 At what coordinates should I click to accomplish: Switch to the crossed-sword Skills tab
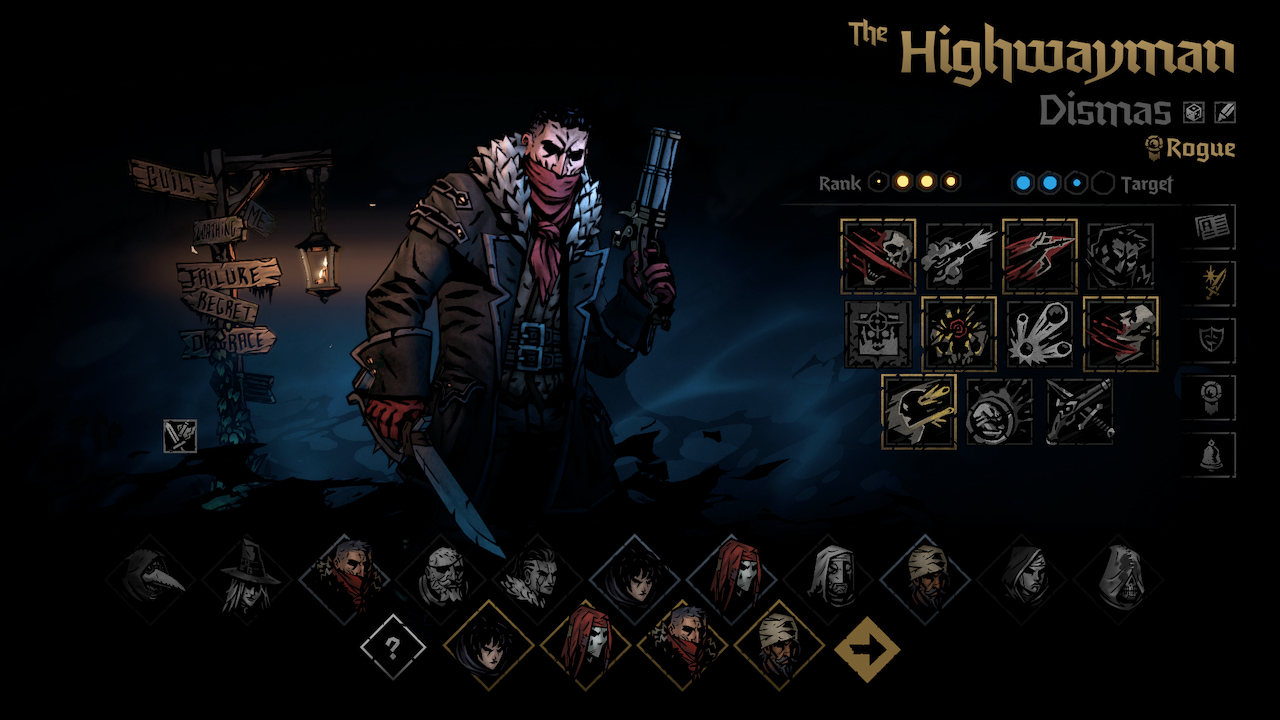point(1213,281)
